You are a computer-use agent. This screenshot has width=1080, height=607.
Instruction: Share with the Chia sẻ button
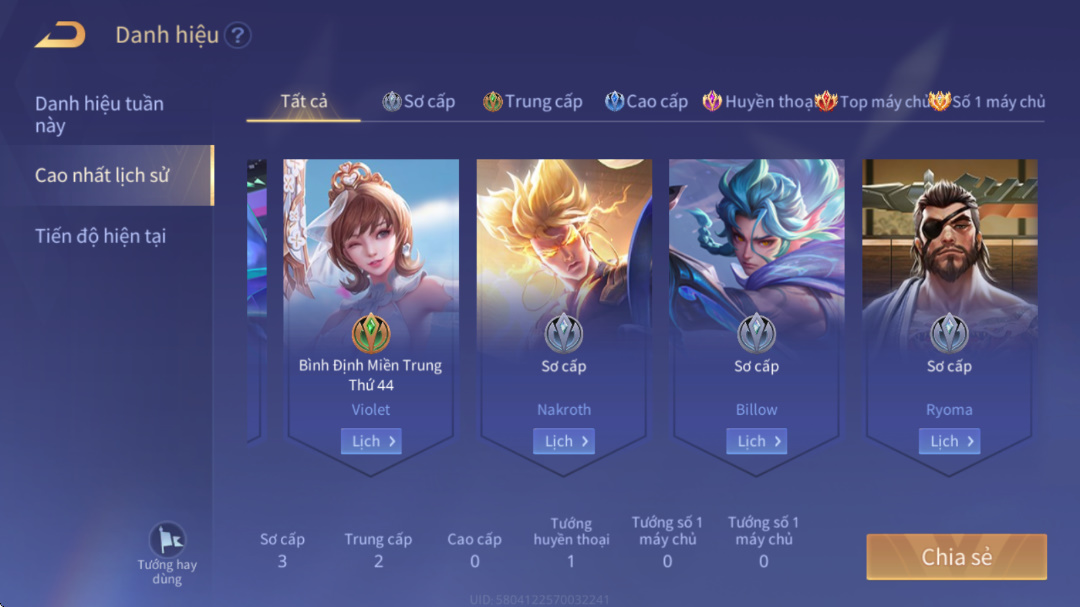(x=956, y=557)
